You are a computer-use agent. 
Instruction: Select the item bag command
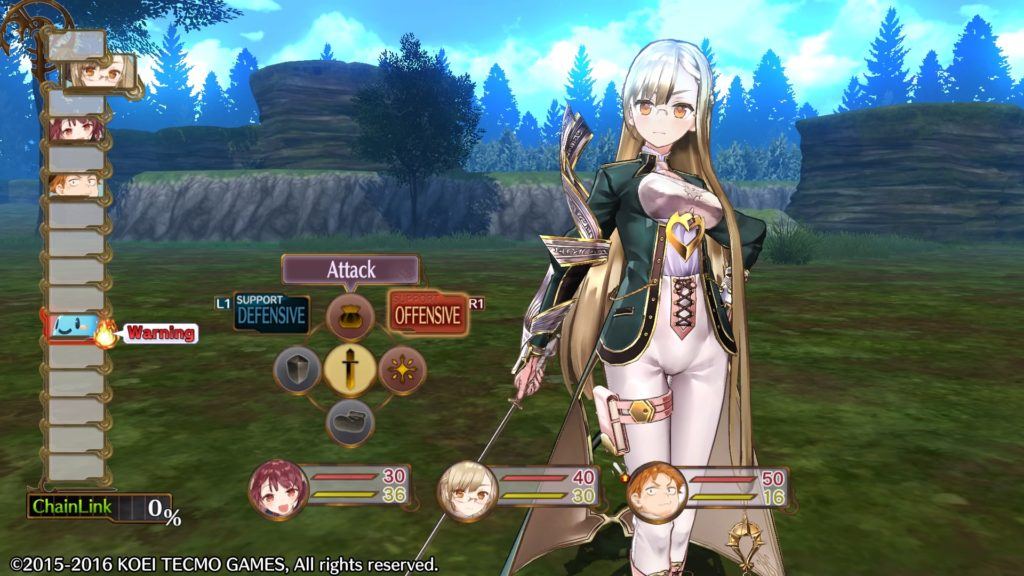[350, 318]
